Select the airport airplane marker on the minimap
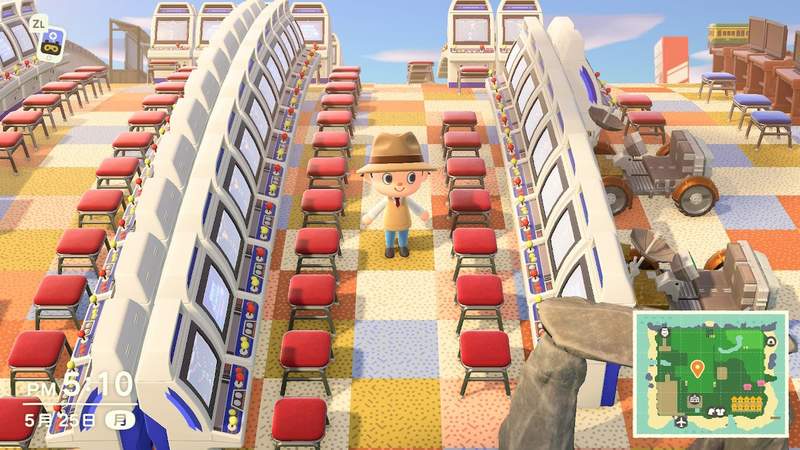Image resolution: width=800 pixels, height=450 pixels. pyautogui.click(x=681, y=422)
